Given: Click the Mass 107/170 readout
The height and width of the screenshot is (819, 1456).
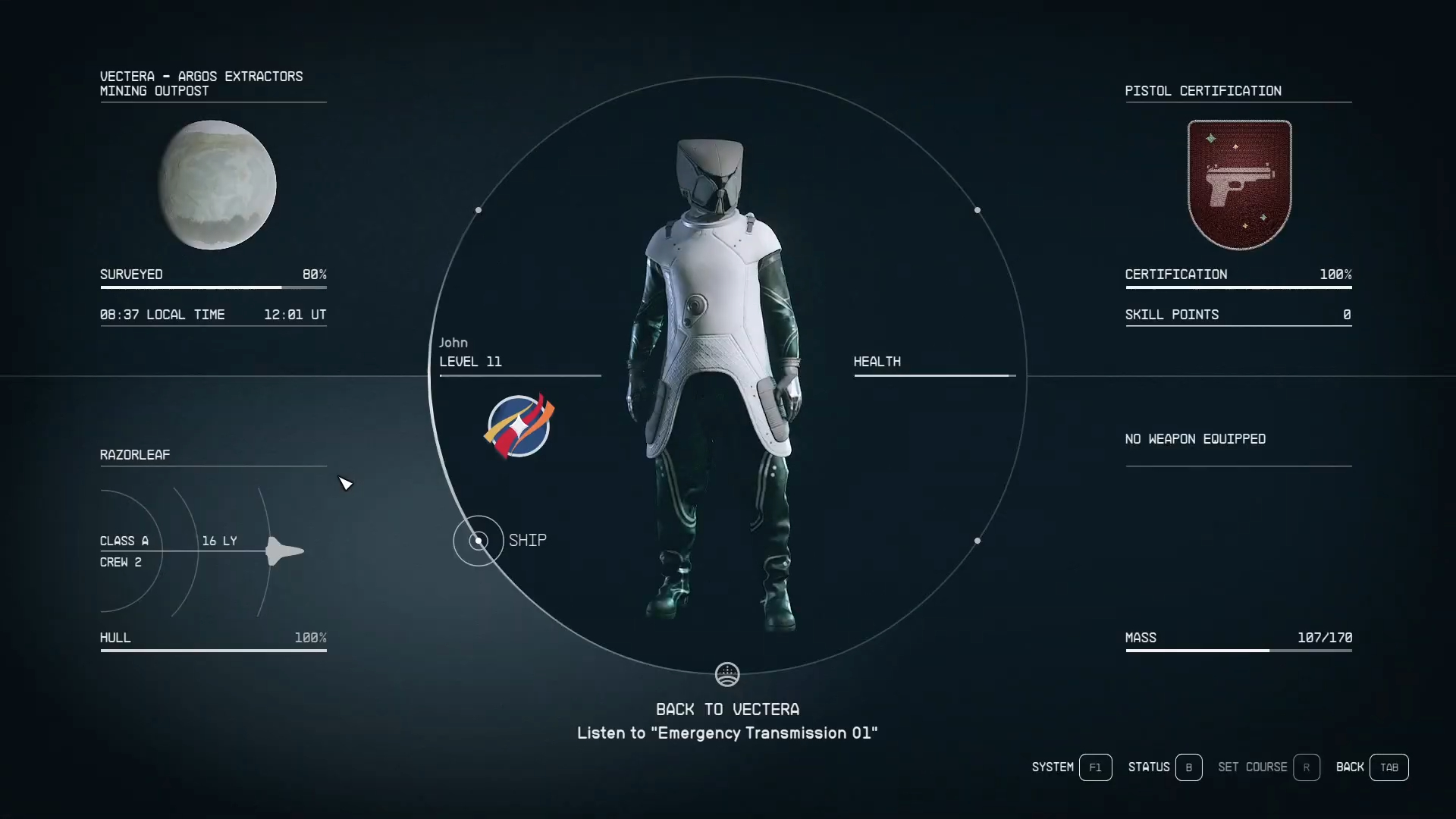Looking at the screenshot, I should [x=1238, y=638].
